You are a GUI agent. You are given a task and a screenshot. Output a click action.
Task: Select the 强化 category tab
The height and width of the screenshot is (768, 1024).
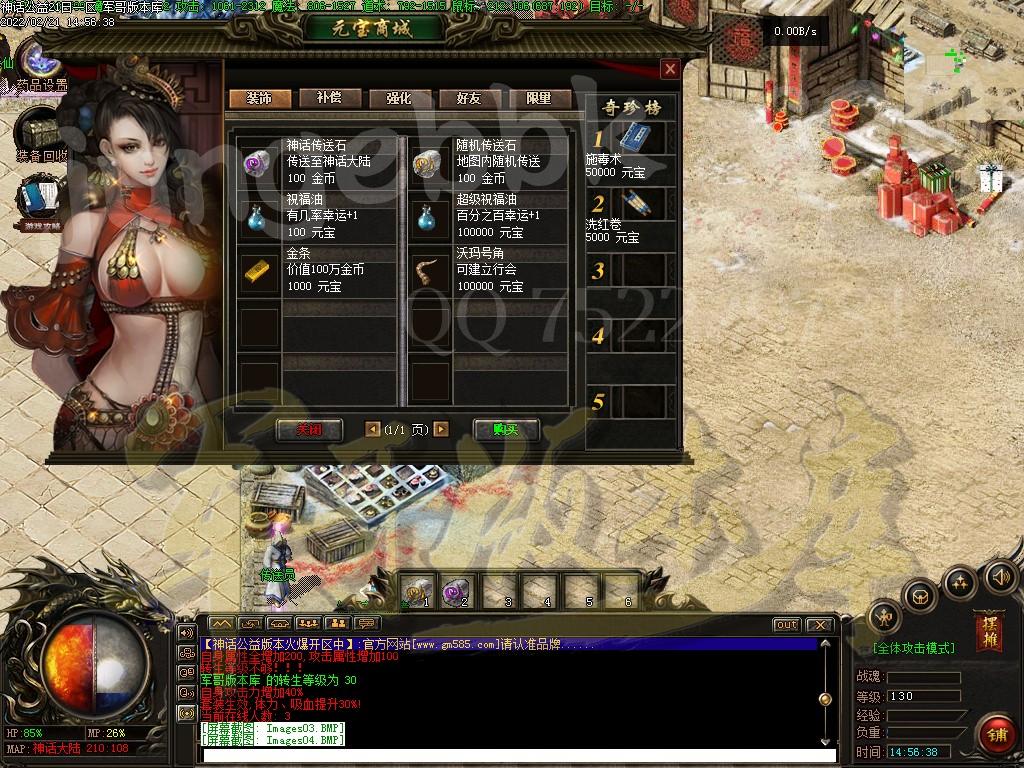click(399, 98)
